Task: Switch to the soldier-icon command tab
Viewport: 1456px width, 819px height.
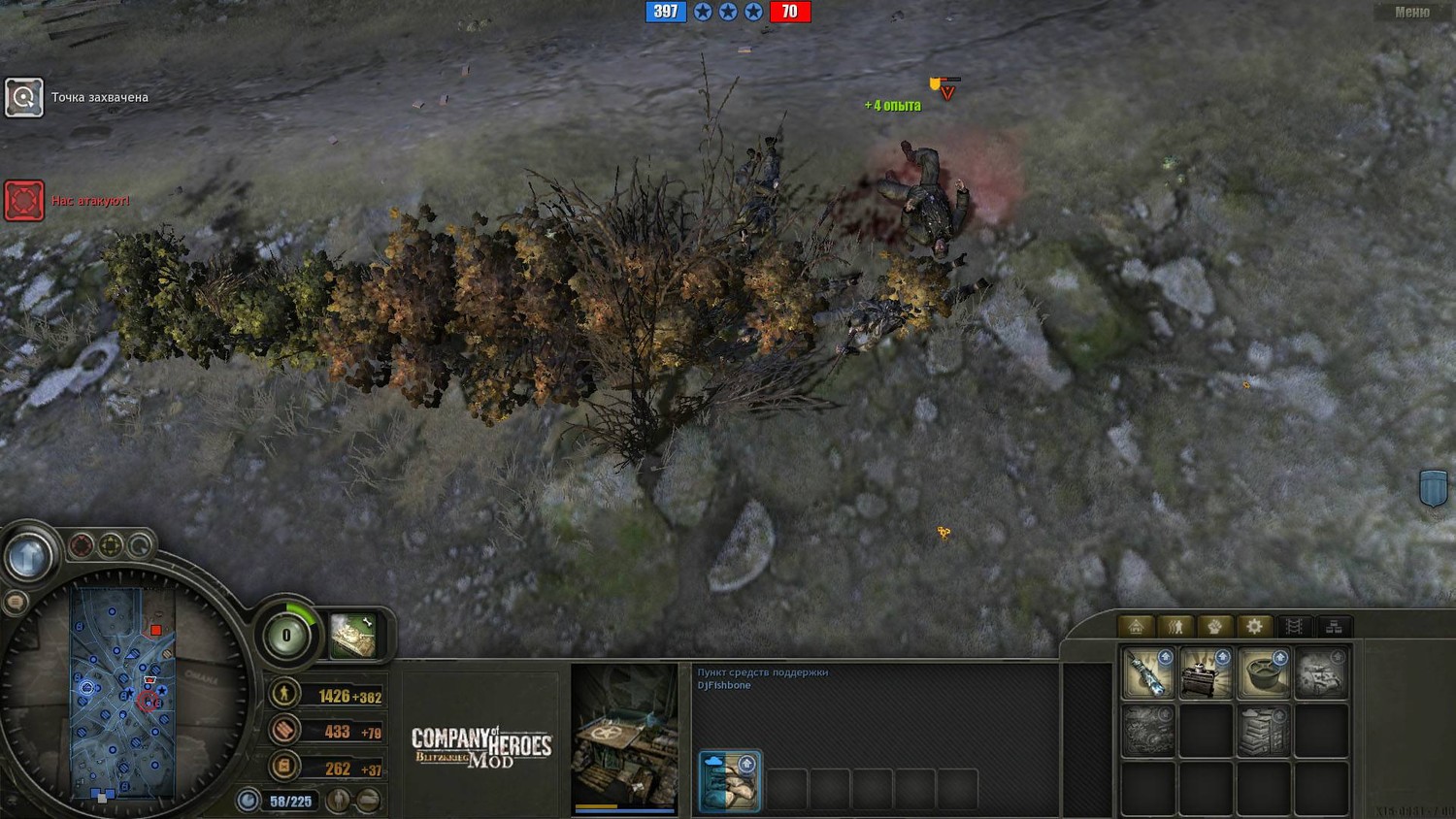Action: (1175, 626)
